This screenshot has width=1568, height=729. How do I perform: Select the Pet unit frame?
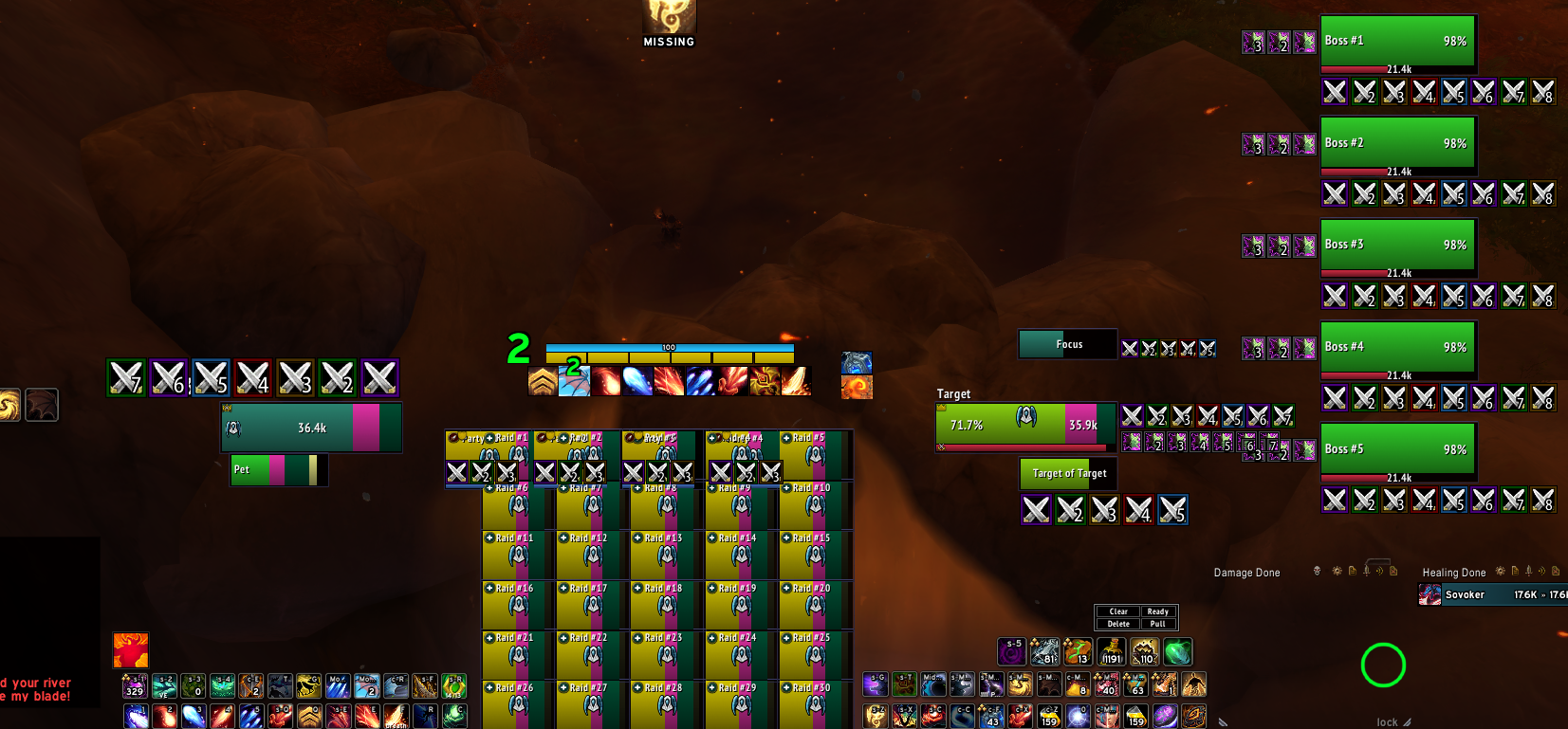pos(279,469)
